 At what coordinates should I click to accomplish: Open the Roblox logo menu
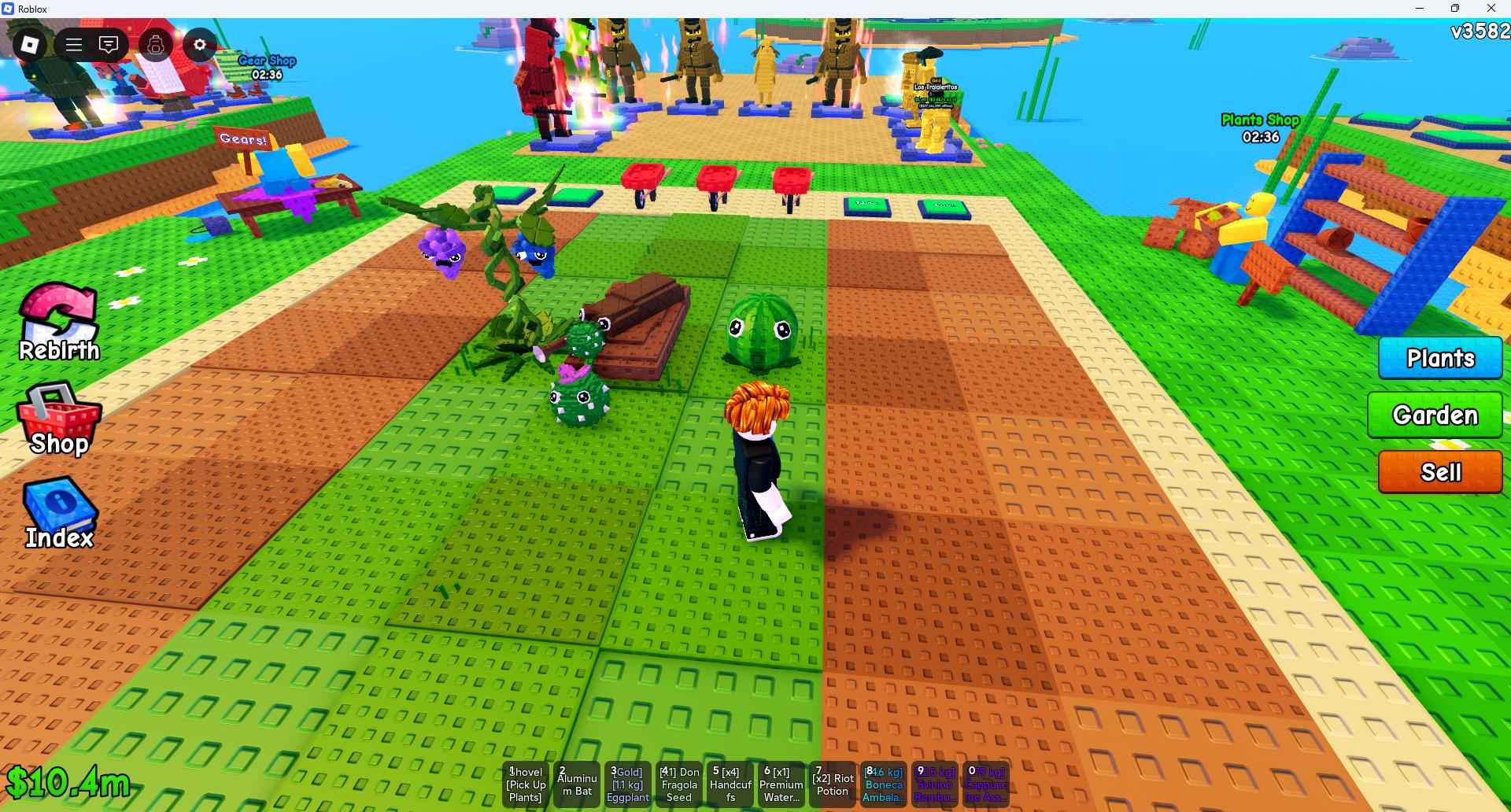pos(29,44)
